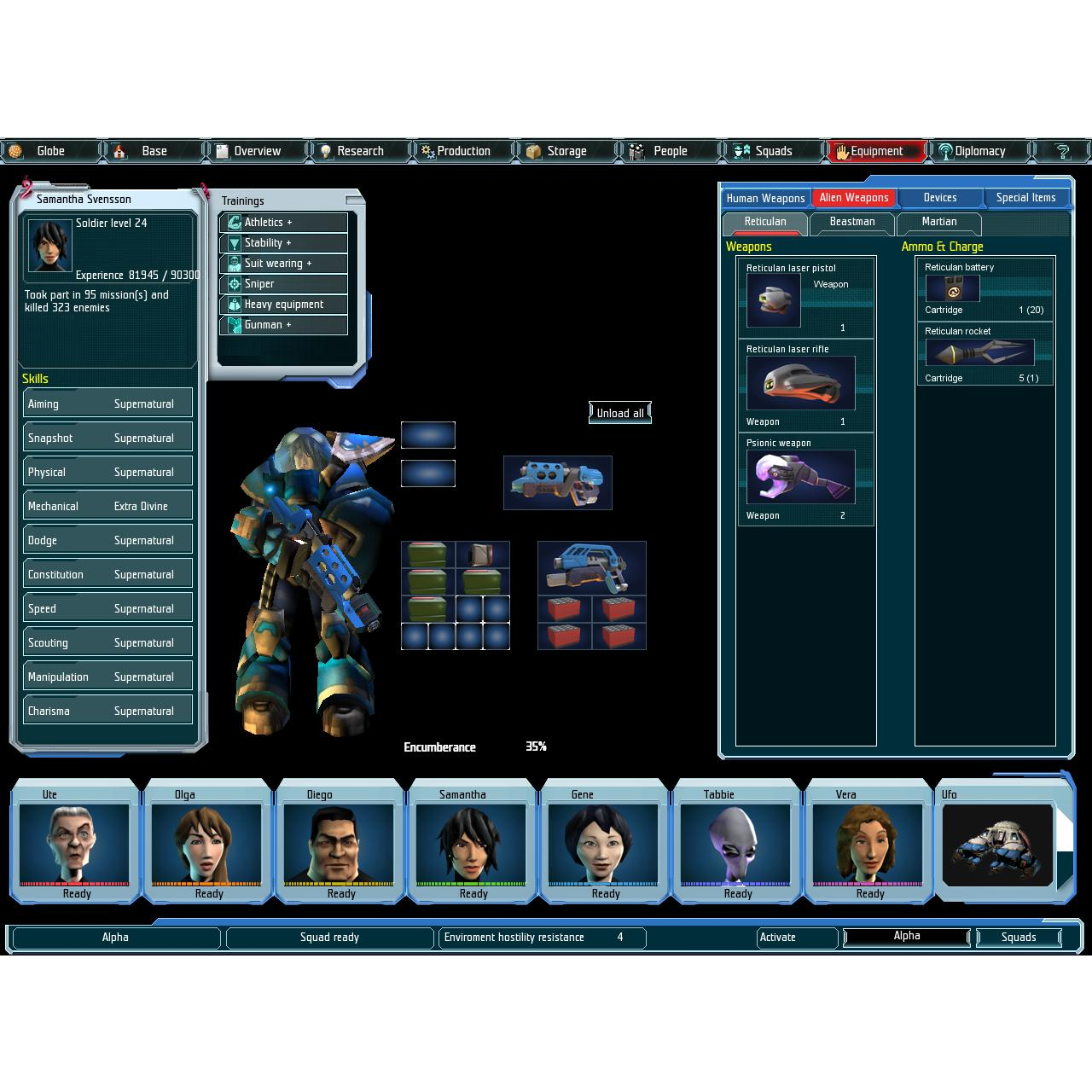Toggle the Sniper training
The image size is (1092, 1092).
[283, 284]
